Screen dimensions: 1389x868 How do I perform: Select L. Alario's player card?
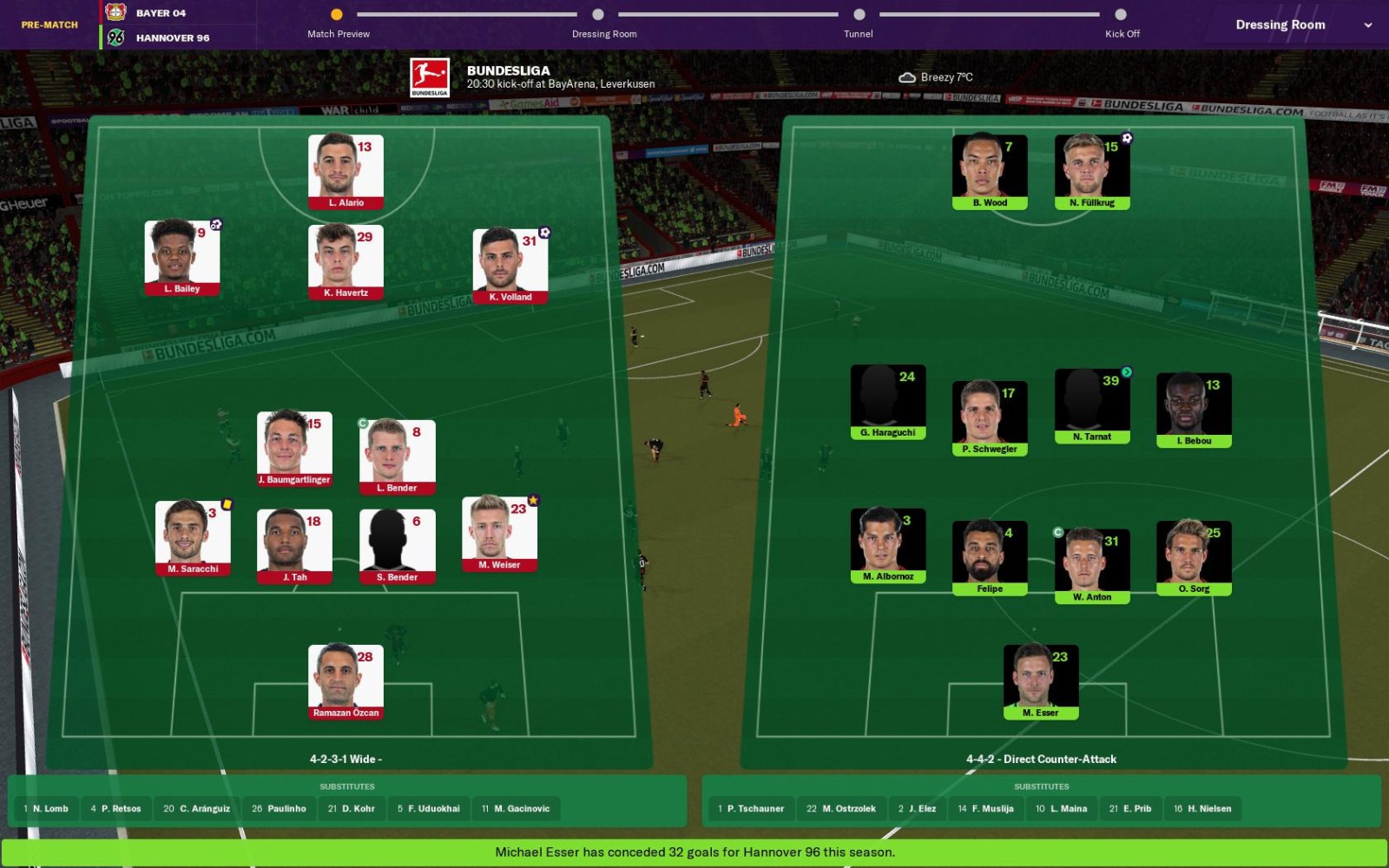tap(346, 171)
